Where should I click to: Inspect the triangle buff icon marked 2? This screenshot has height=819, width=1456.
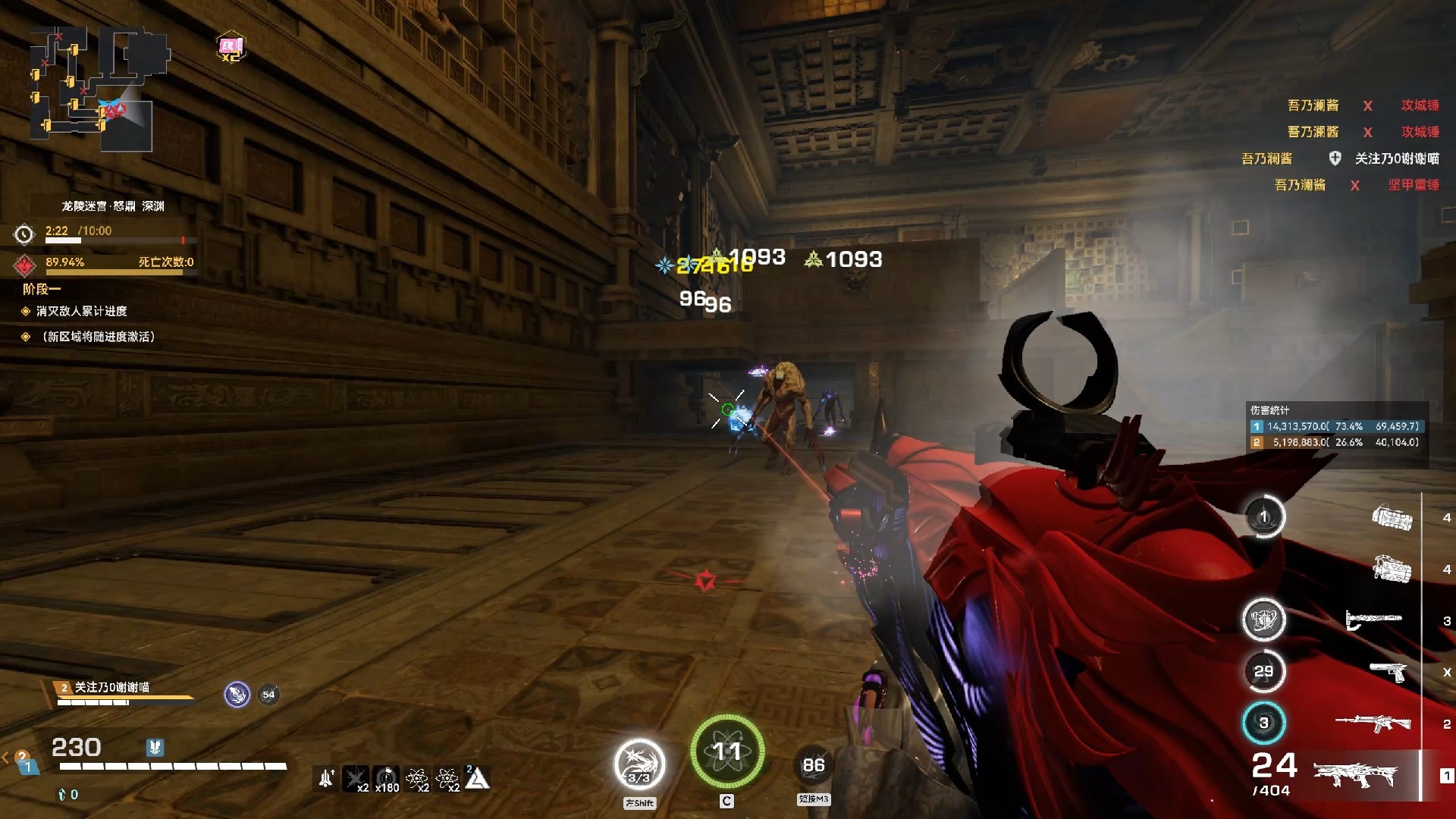[x=477, y=778]
